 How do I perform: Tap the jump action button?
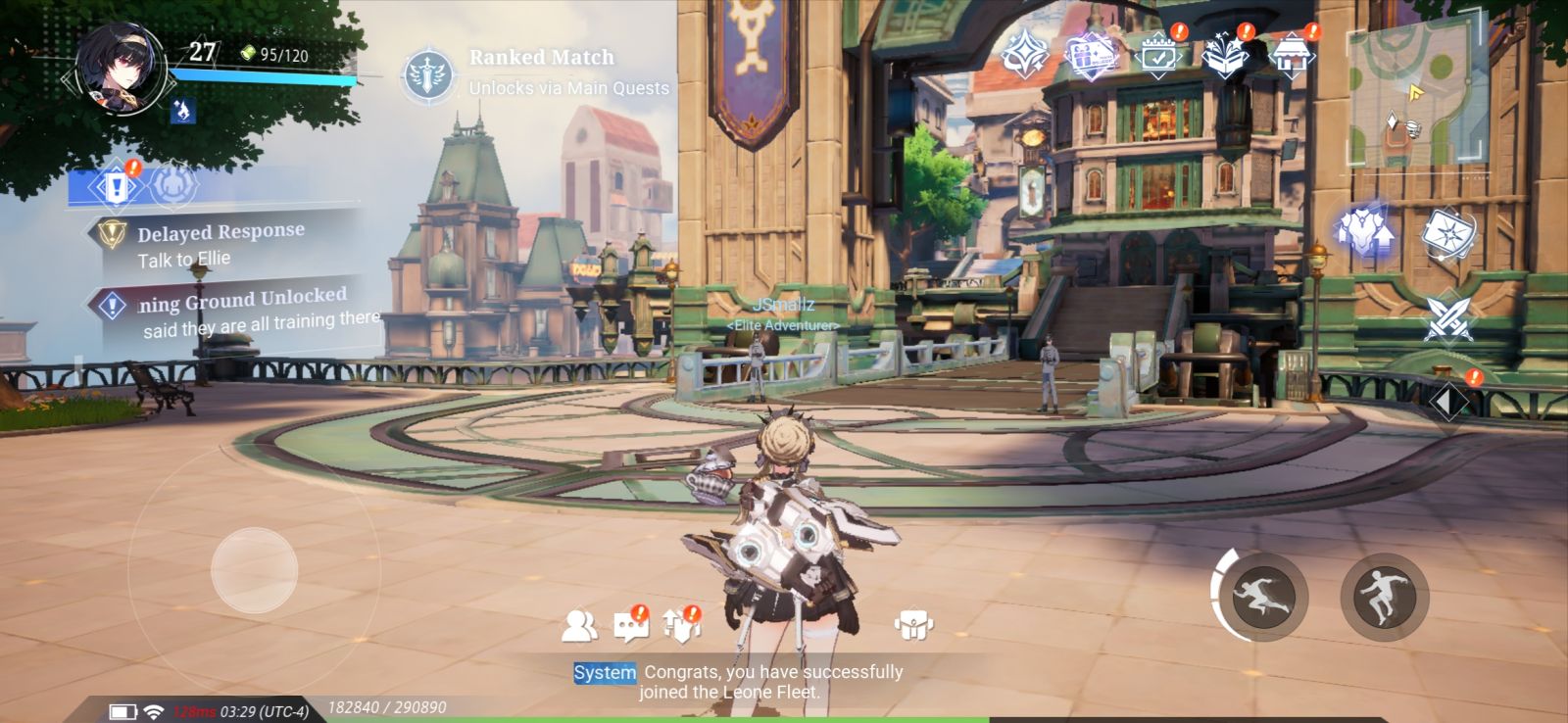click(x=1384, y=595)
